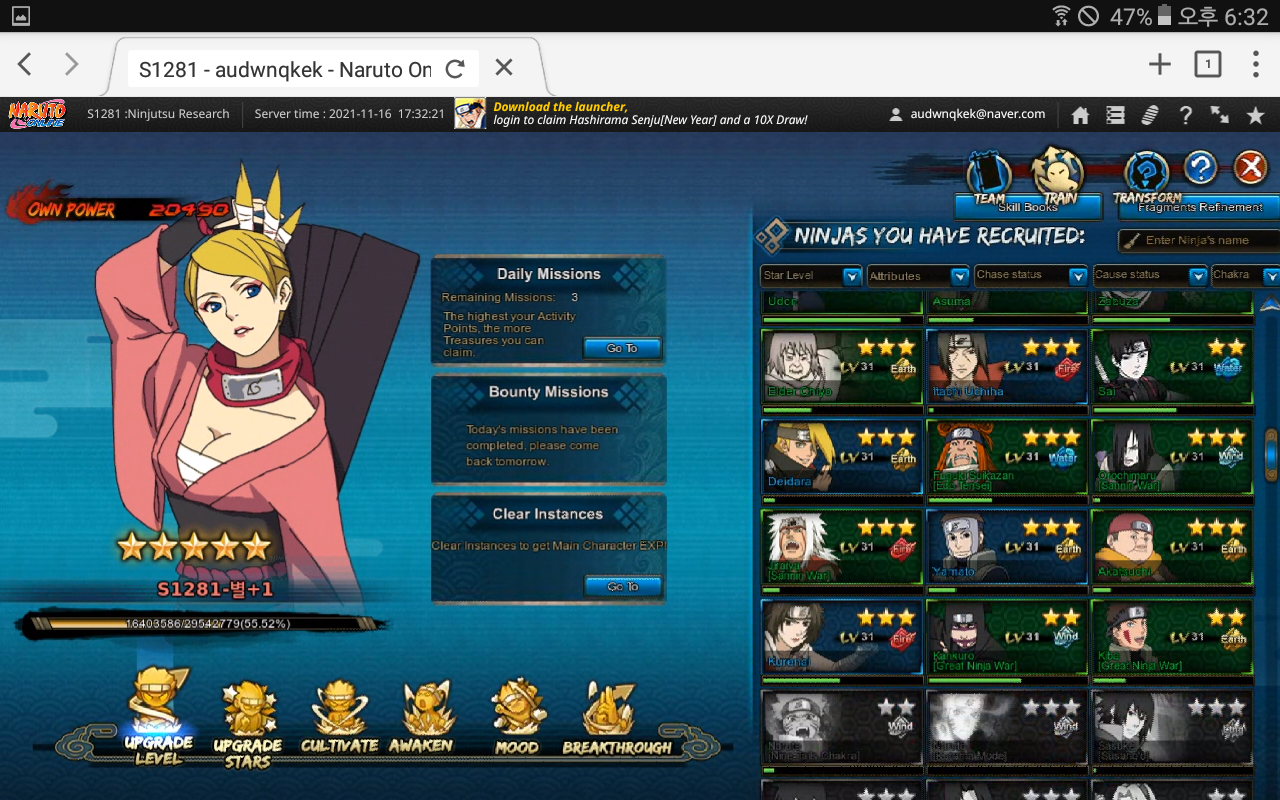The height and width of the screenshot is (800, 1280).
Task: Close the ninja training window
Action: pyautogui.click(x=1250, y=167)
